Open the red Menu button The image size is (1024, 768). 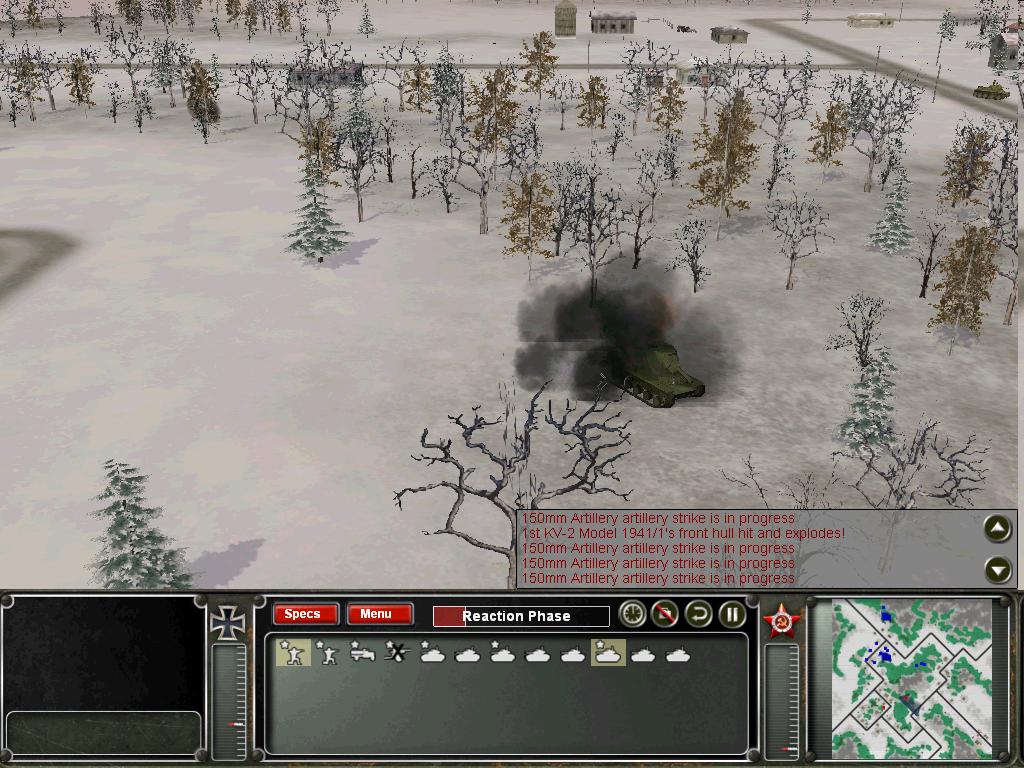pyautogui.click(x=378, y=614)
